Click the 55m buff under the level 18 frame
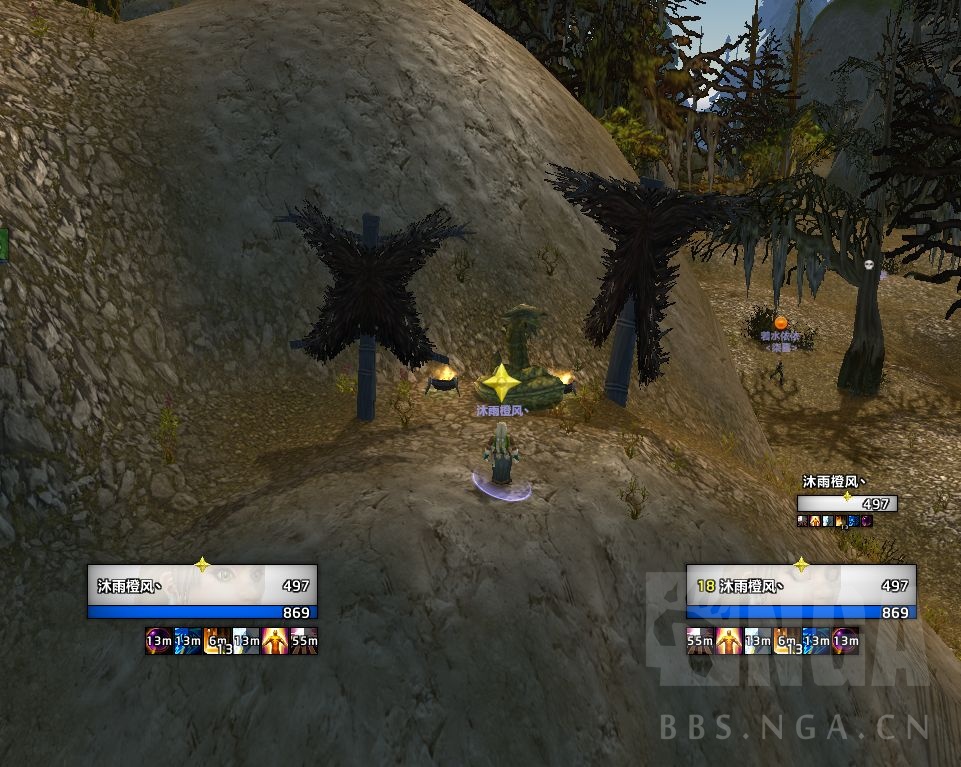The image size is (961, 767). [700, 641]
